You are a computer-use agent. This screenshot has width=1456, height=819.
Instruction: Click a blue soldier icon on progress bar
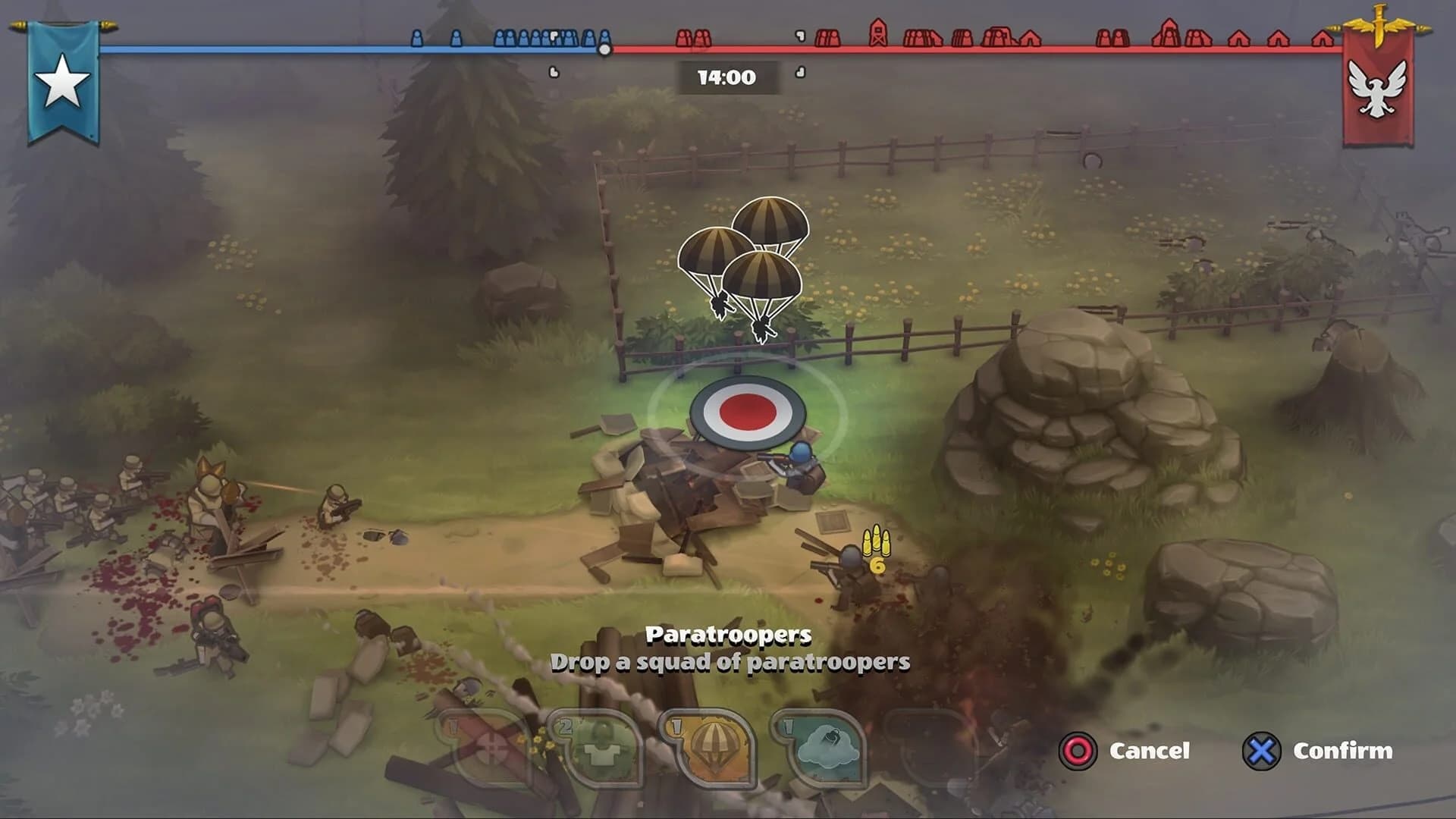coord(418,38)
